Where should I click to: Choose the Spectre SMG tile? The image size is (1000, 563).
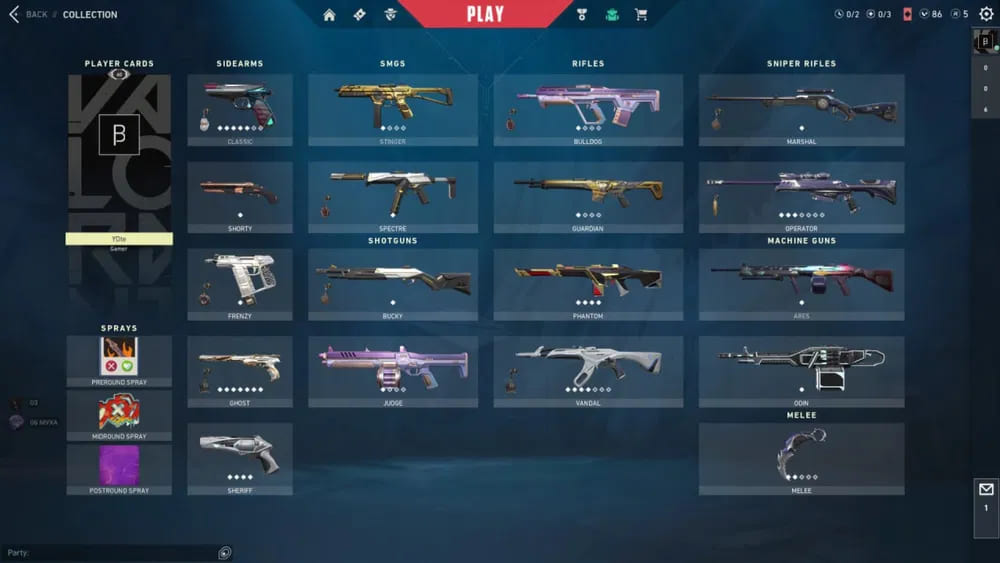(x=392, y=196)
